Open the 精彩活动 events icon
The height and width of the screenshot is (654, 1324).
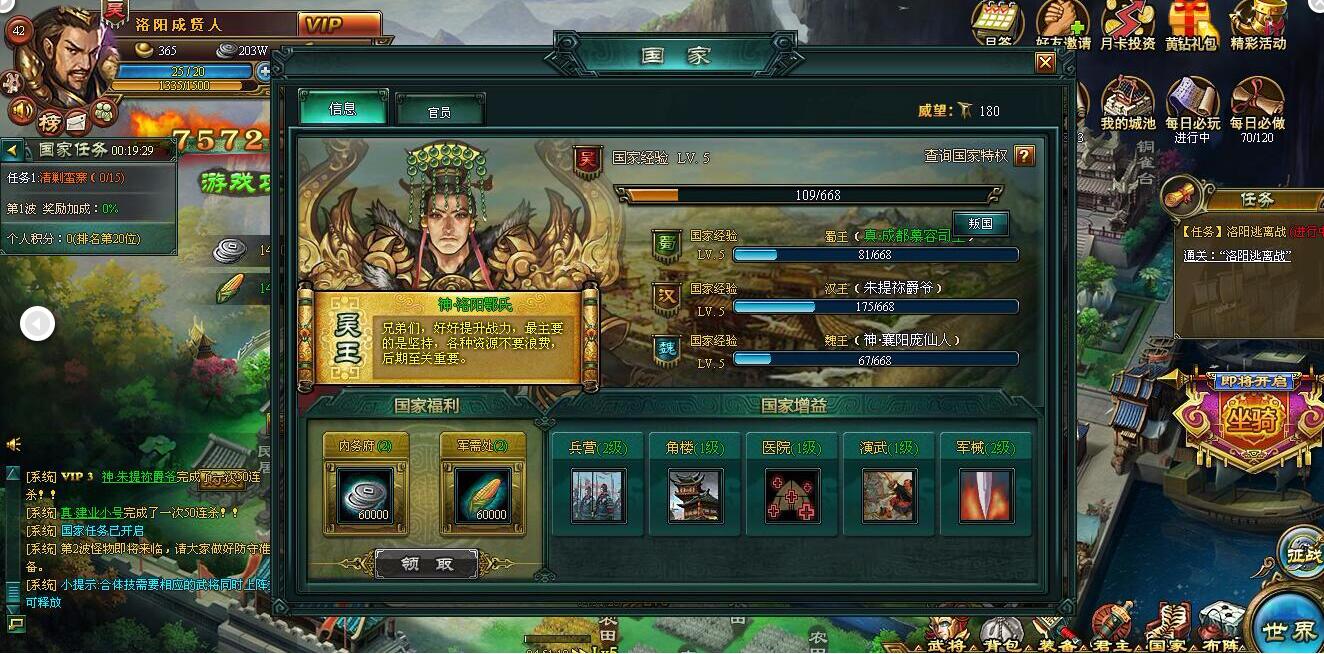[x=1257, y=24]
